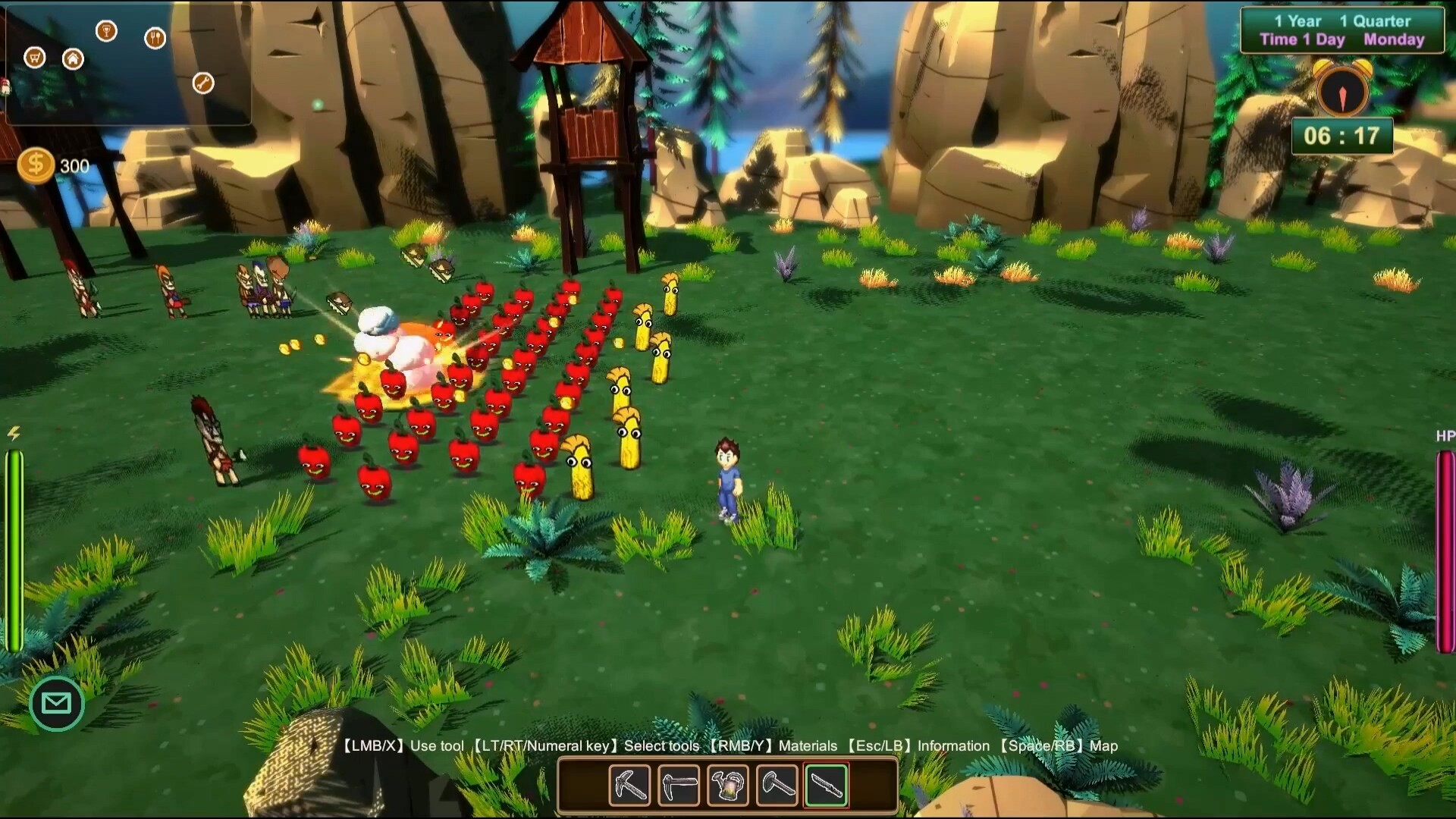
Task: Select the pickaxe tool slot
Action: coord(629,784)
